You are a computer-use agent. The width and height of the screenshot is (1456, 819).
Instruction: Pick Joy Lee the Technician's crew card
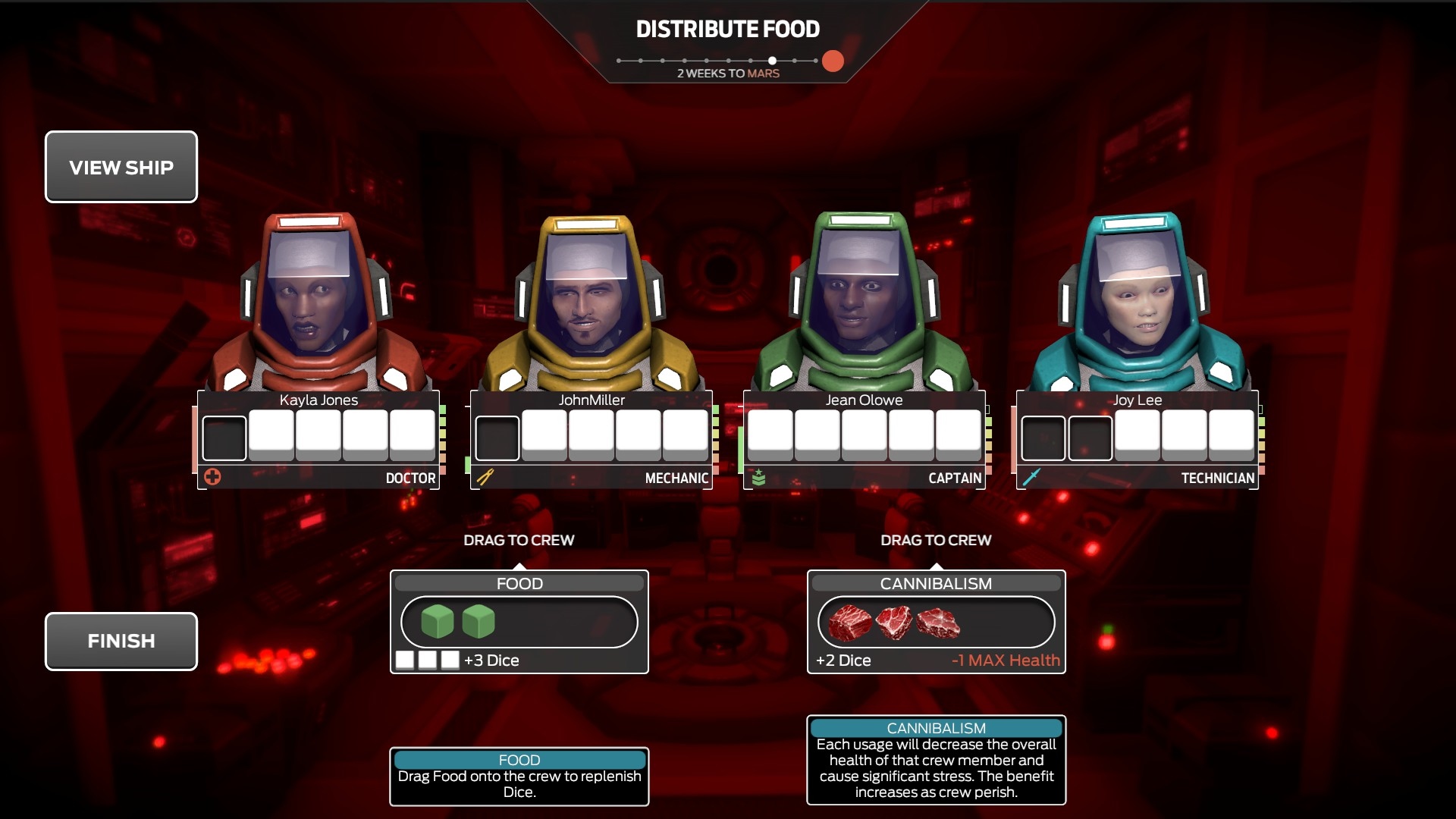[1137, 438]
